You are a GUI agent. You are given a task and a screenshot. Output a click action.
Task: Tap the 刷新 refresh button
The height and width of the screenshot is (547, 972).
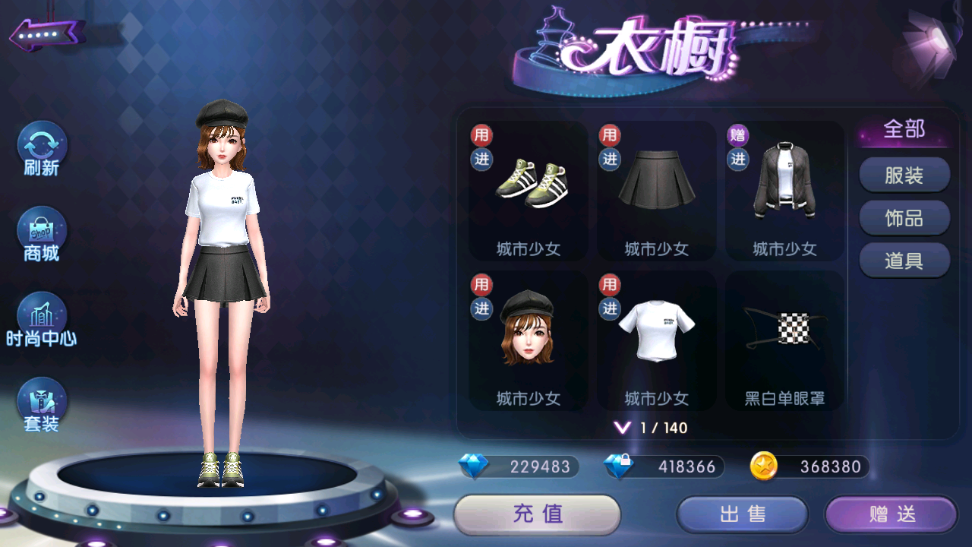(x=42, y=147)
